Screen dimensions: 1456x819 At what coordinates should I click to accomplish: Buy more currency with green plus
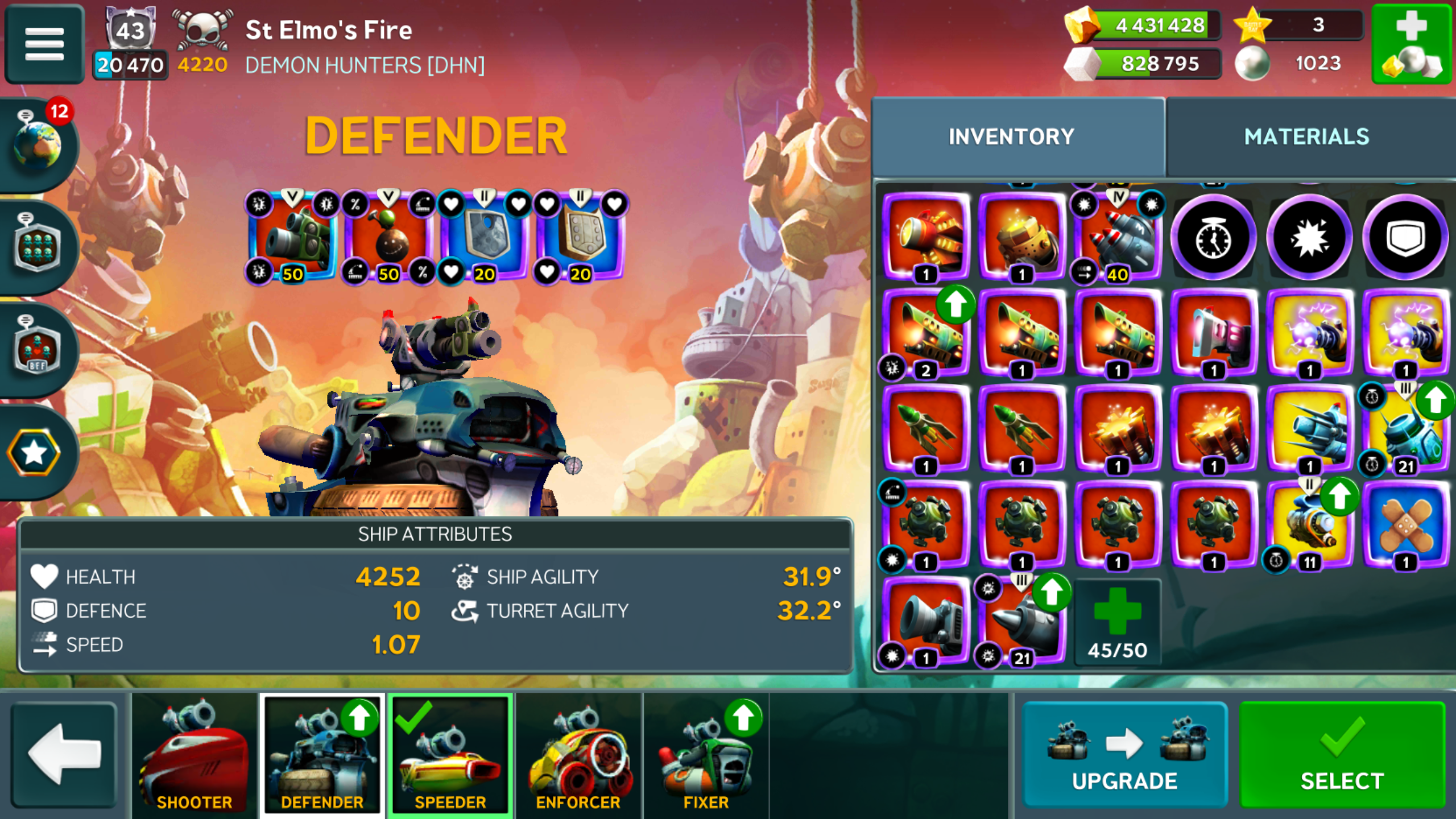1412,44
